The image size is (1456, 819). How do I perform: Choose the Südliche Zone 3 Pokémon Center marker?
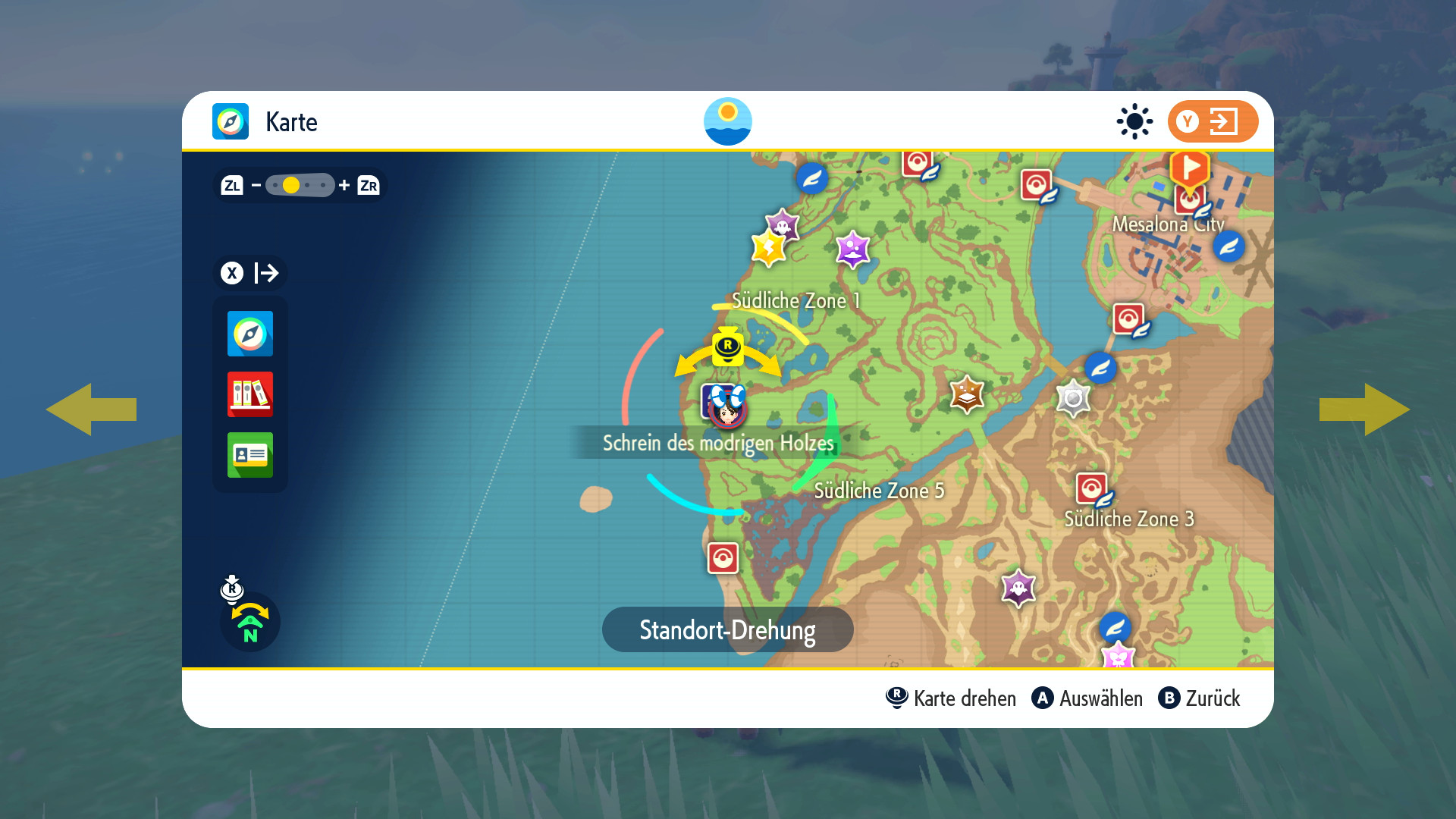tap(1092, 489)
